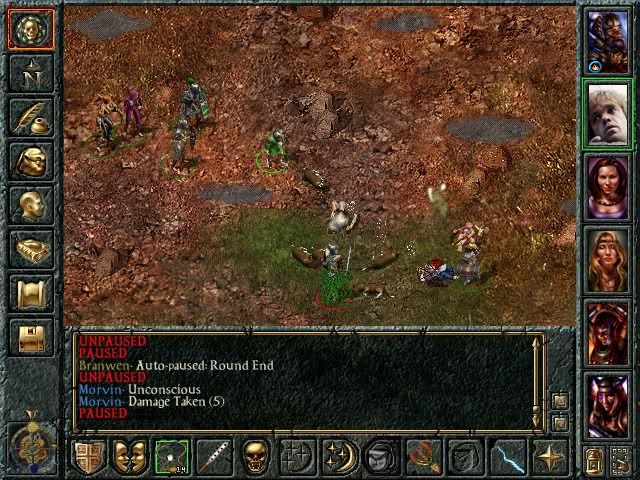Open the character record bald head button
This screenshot has width=640, height=480.
click(30, 205)
